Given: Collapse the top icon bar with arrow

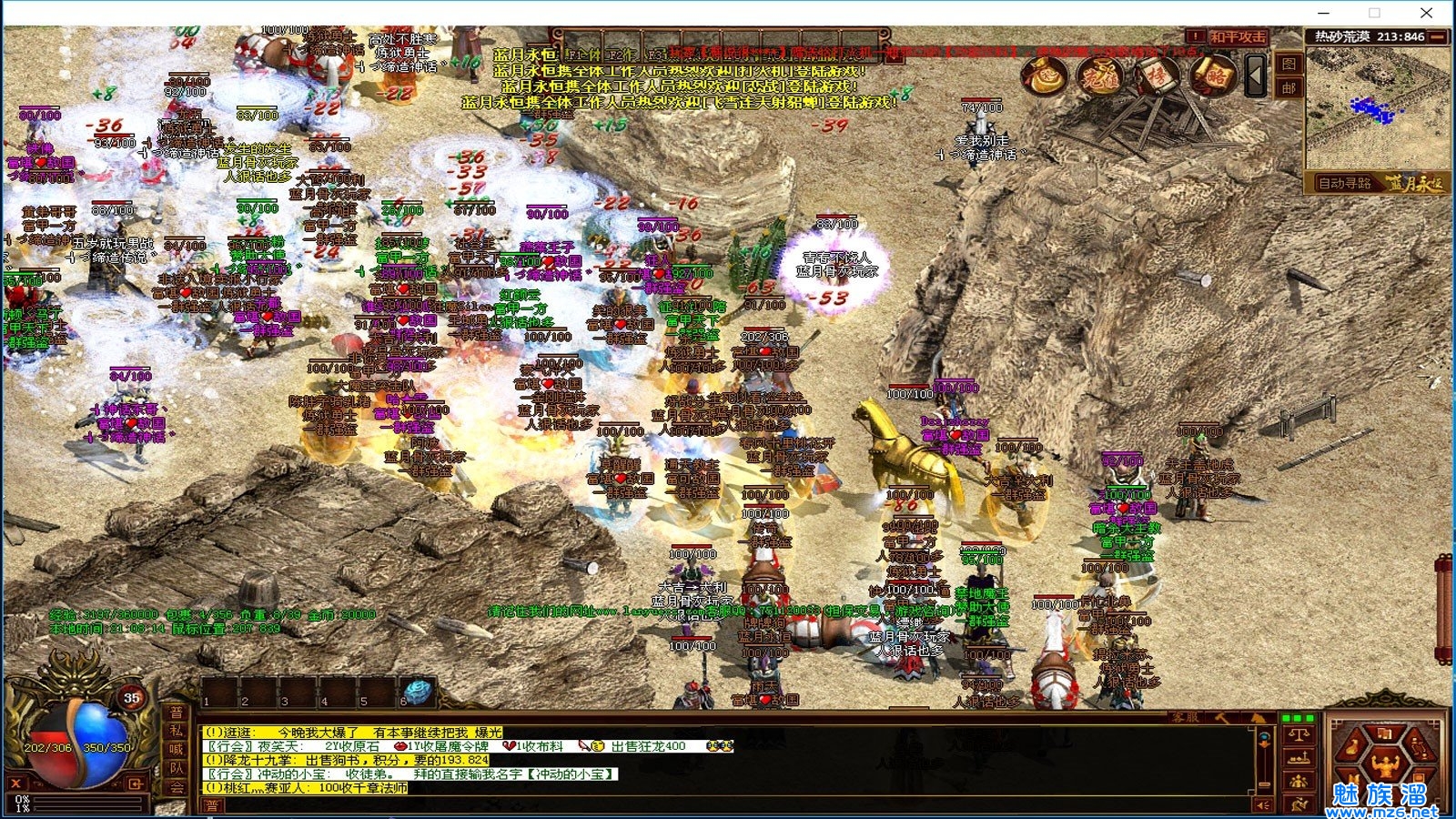Looking at the screenshot, I should (x=1256, y=76).
